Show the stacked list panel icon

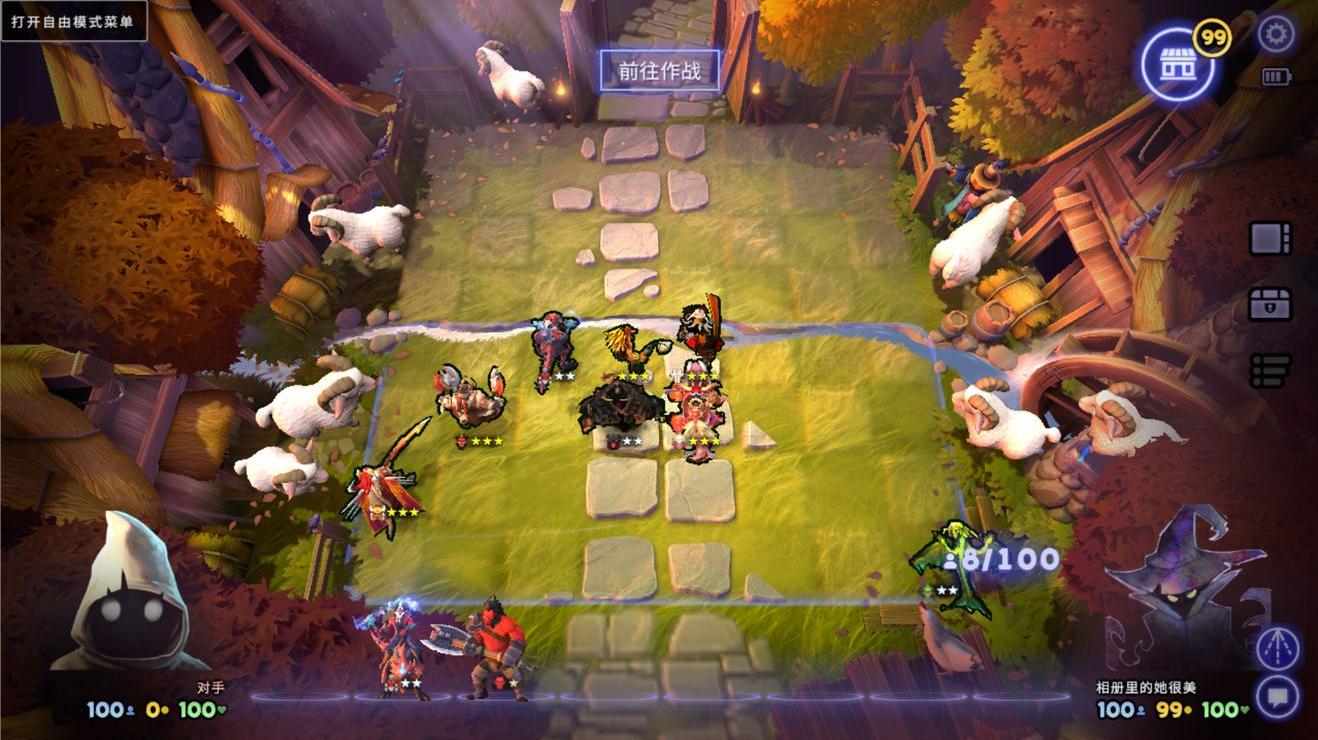click(x=1270, y=370)
